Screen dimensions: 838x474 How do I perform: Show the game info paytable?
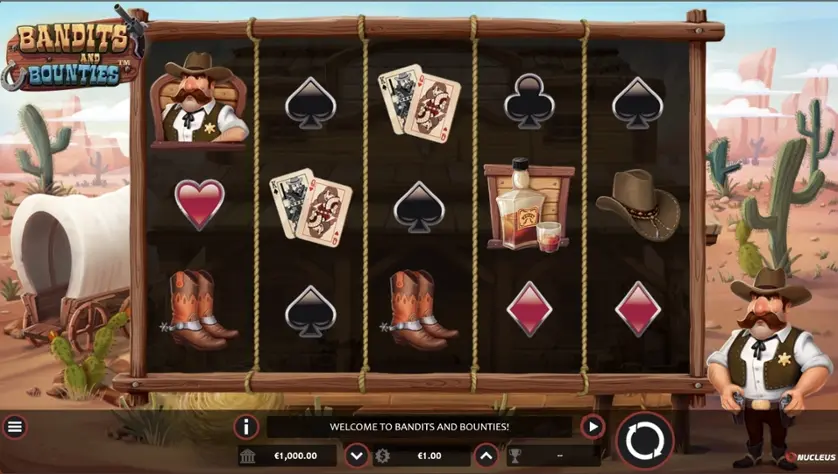(x=246, y=427)
